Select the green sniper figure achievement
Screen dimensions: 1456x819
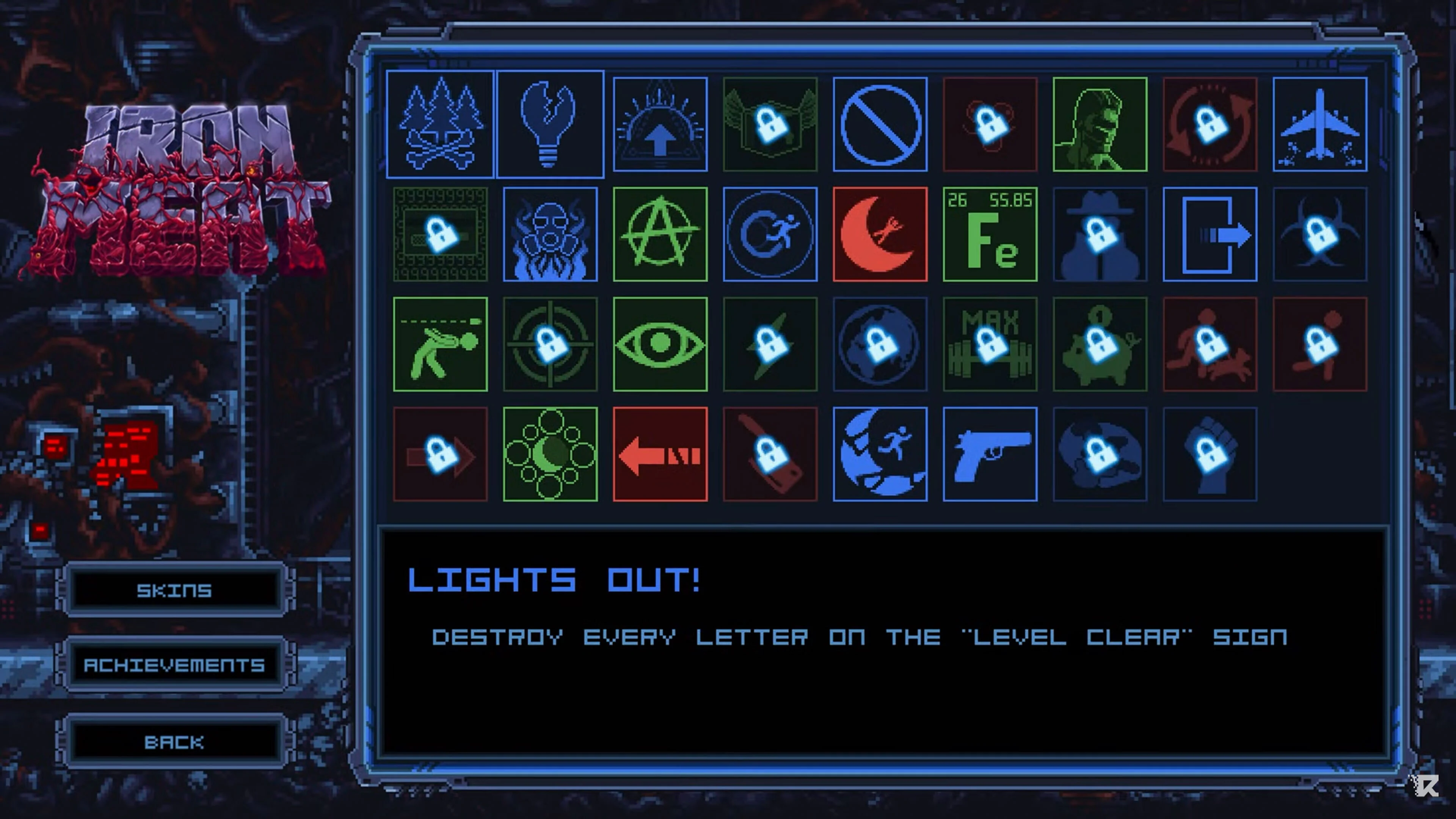click(441, 343)
